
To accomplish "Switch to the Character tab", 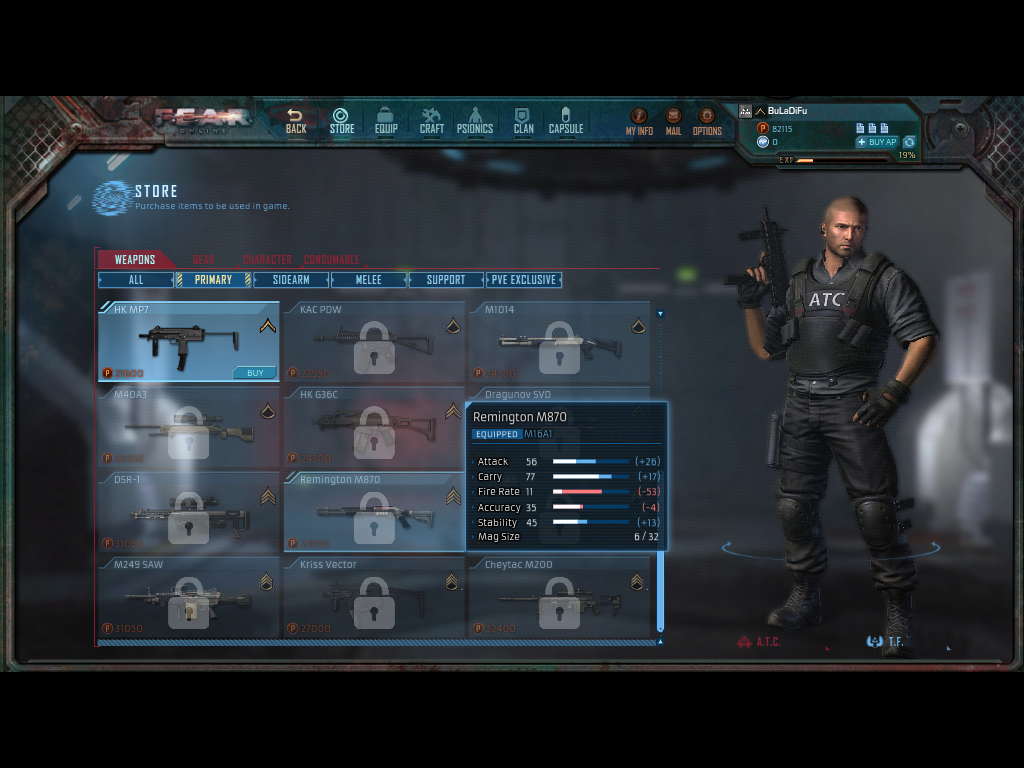I will pos(267,260).
